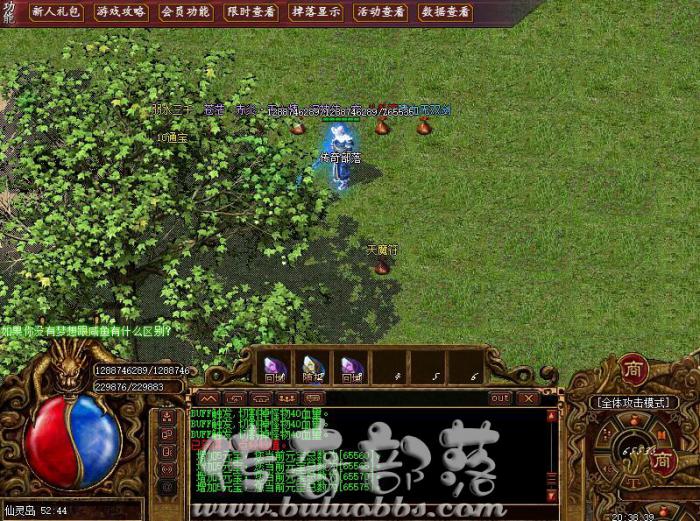The image size is (700, 521).
Task: Toggle the 掉落显示 drop display
Action: (x=316, y=13)
